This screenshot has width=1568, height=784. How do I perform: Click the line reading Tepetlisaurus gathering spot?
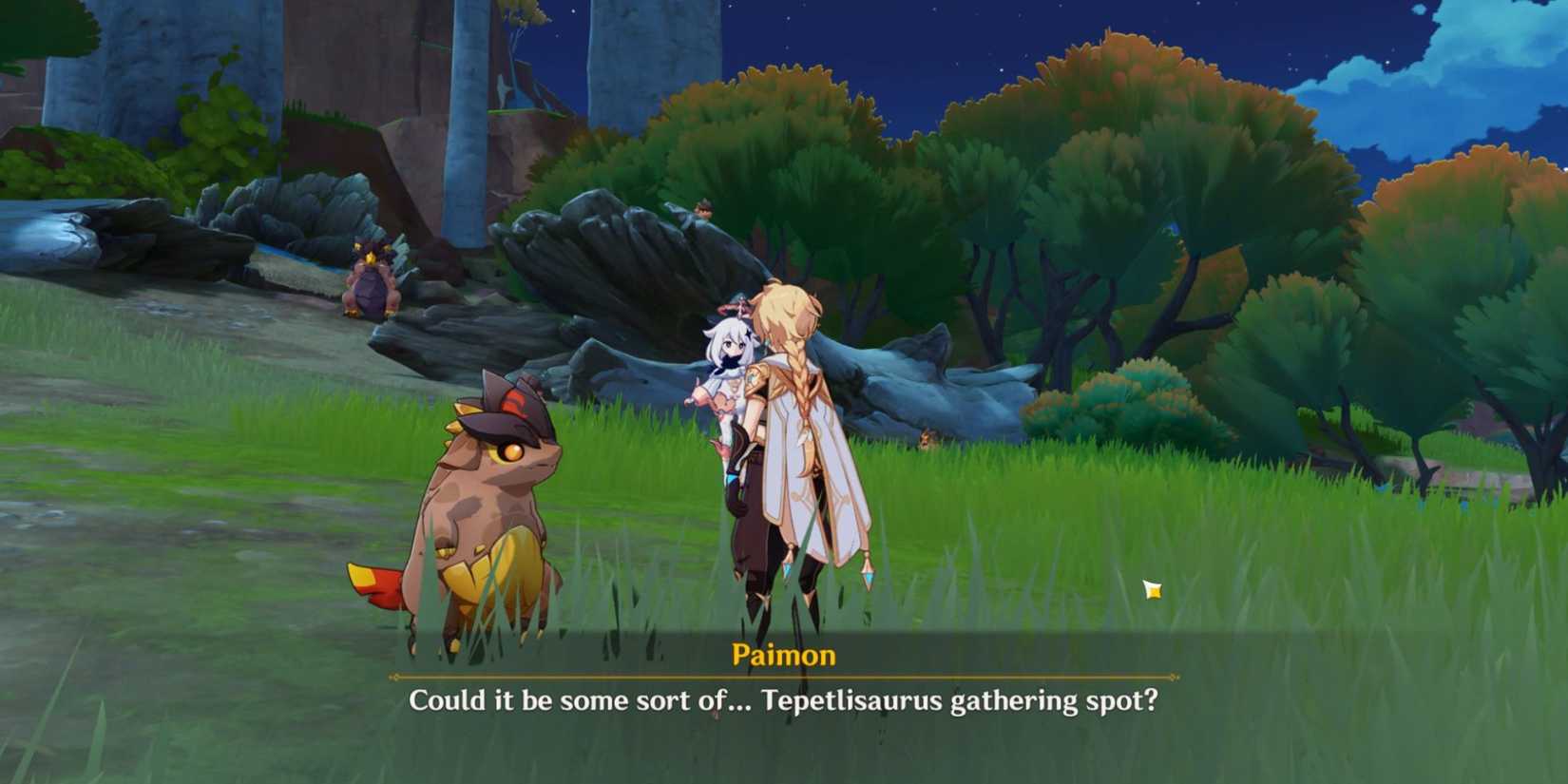[x=950, y=703]
